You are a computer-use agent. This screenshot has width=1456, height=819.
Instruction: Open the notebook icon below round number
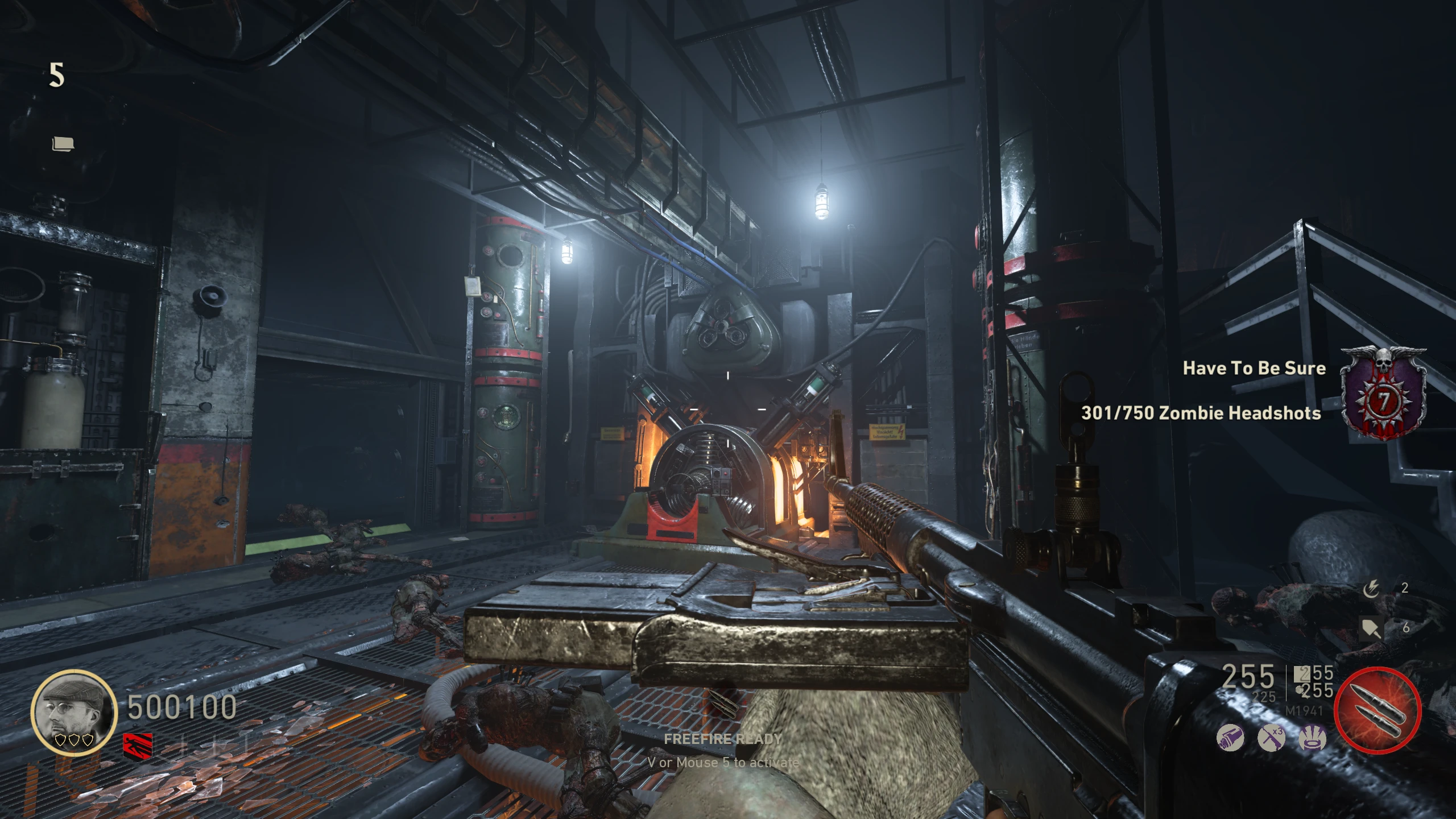[63, 144]
